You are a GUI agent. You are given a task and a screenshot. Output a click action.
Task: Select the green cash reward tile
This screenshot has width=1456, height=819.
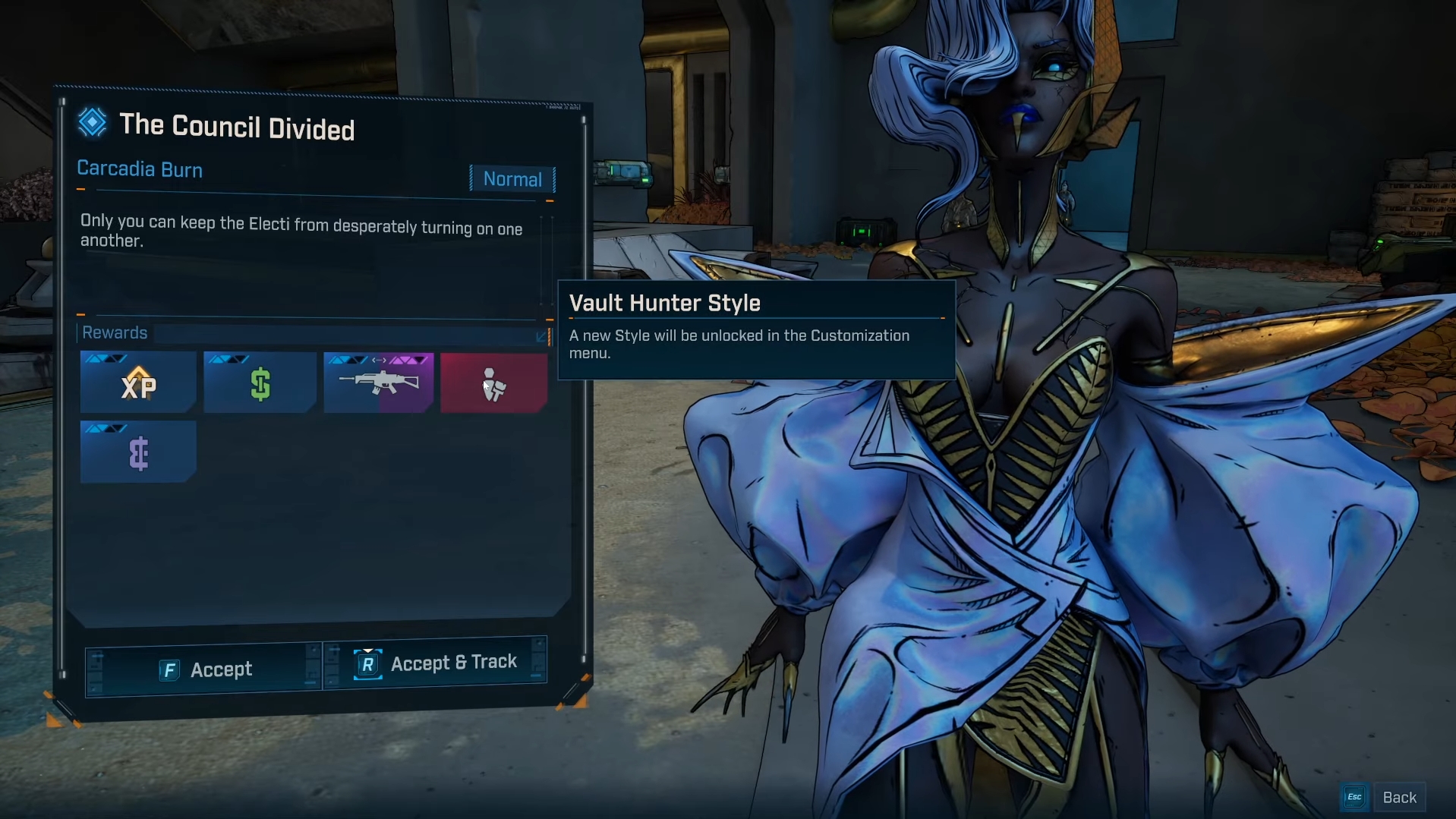coord(260,383)
